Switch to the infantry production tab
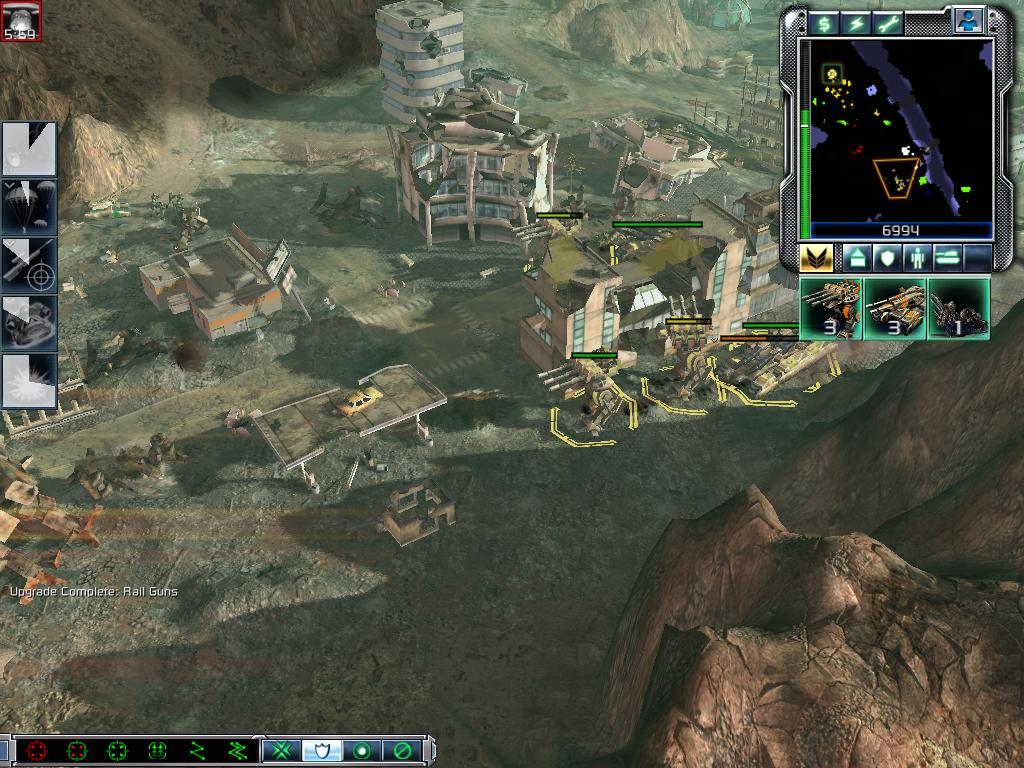Image resolution: width=1024 pixels, height=768 pixels. pyautogui.click(x=917, y=258)
